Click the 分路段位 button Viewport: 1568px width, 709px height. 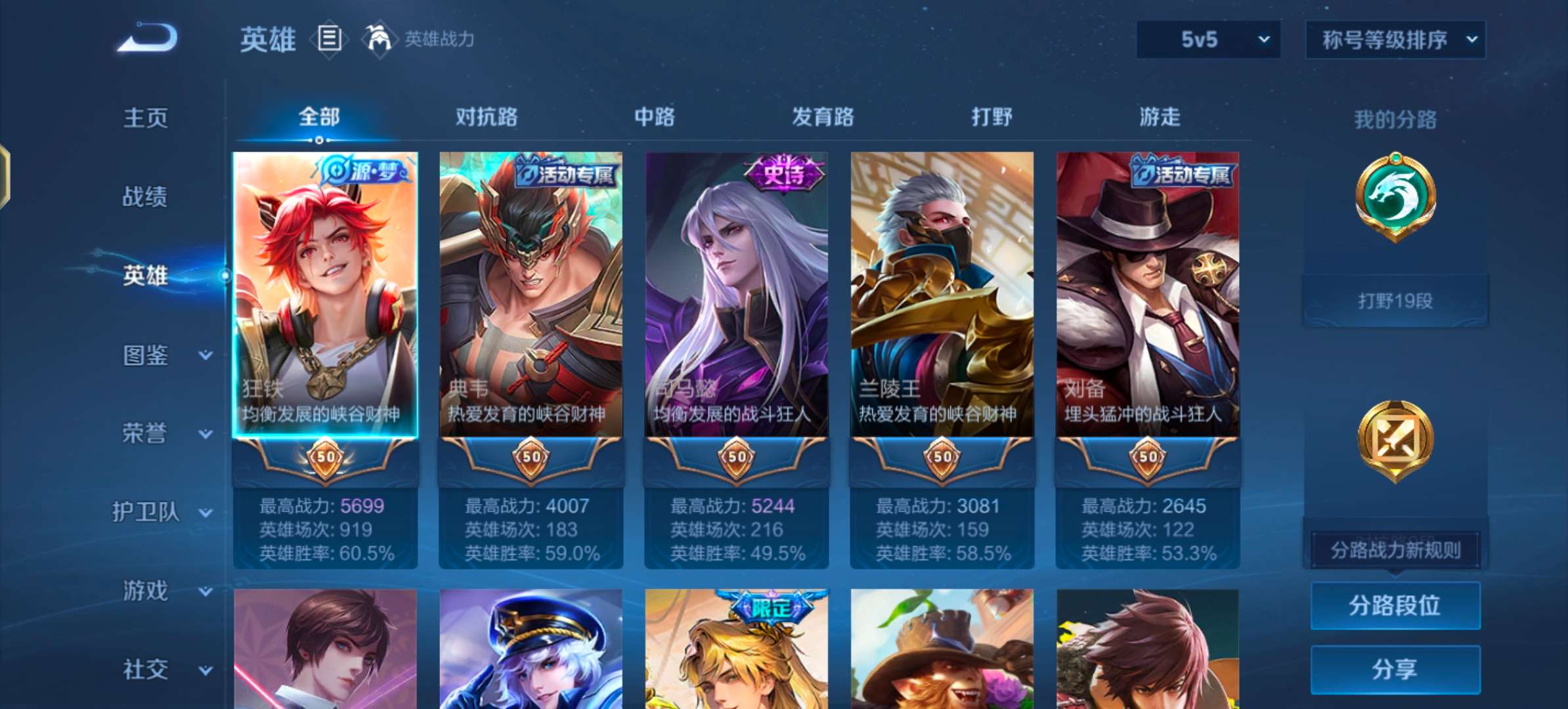[1396, 606]
